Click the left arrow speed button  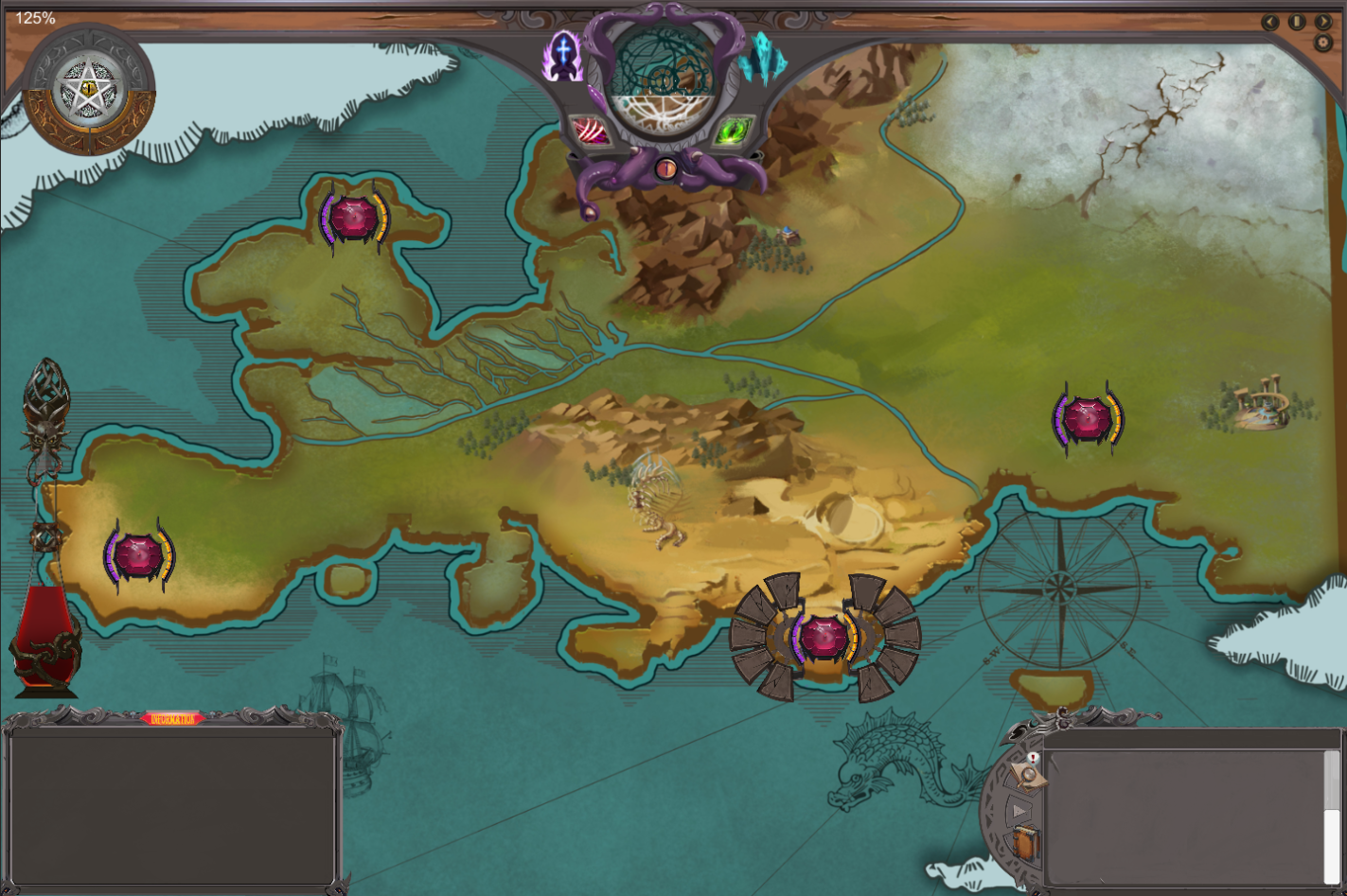pyautogui.click(x=1270, y=22)
